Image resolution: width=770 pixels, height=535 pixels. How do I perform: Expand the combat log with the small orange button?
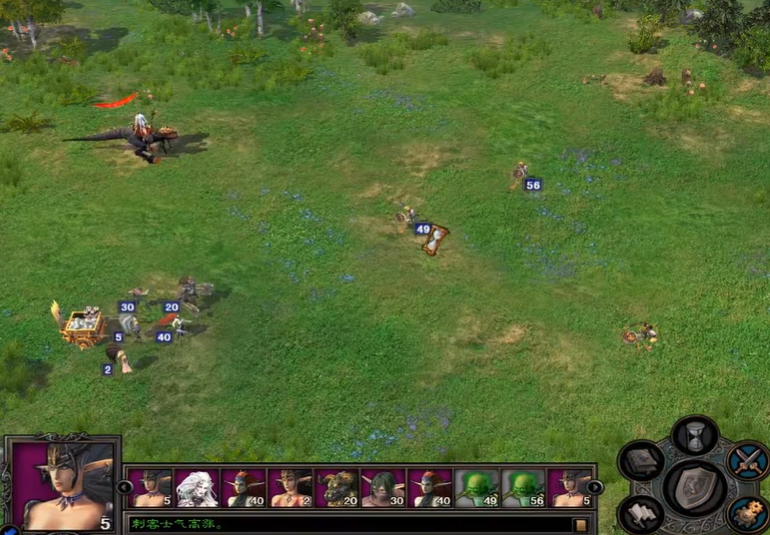pos(579,524)
